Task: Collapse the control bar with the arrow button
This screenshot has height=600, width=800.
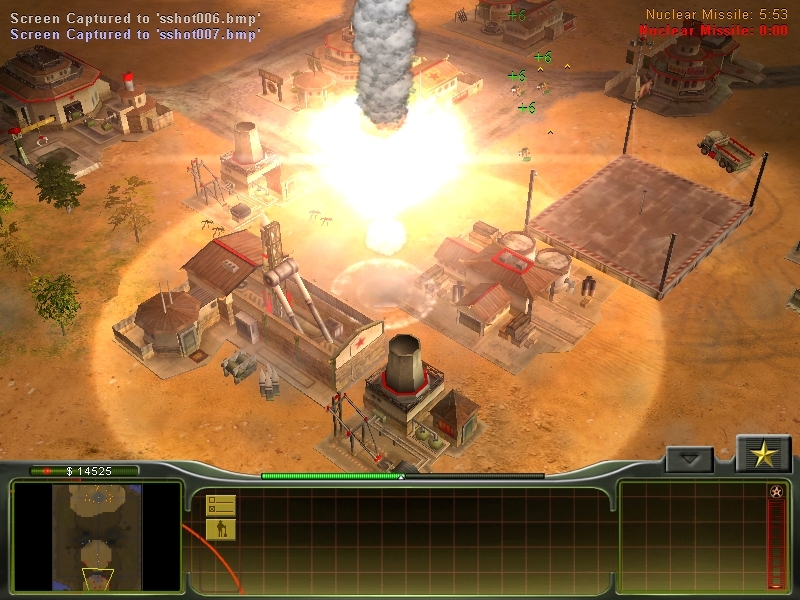Action: point(690,459)
